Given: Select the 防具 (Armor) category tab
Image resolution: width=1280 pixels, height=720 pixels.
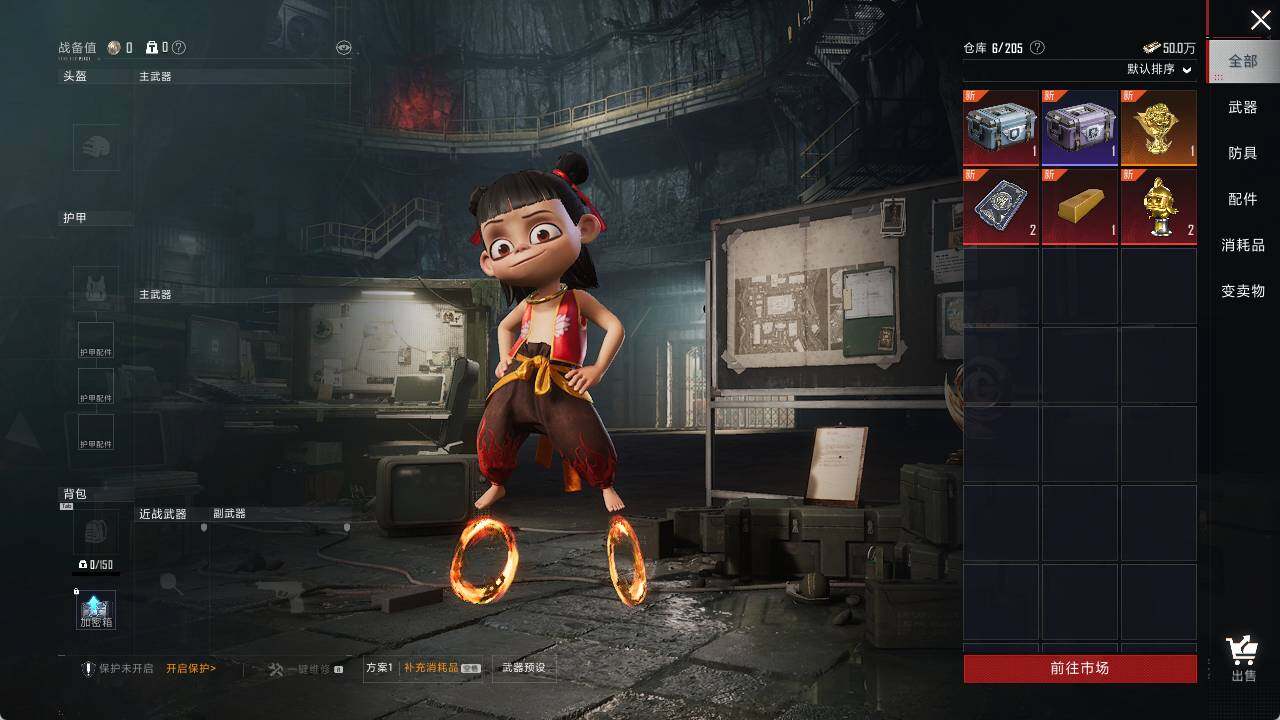Looking at the screenshot, I should pyautogui.click(x=1243, y=153).
